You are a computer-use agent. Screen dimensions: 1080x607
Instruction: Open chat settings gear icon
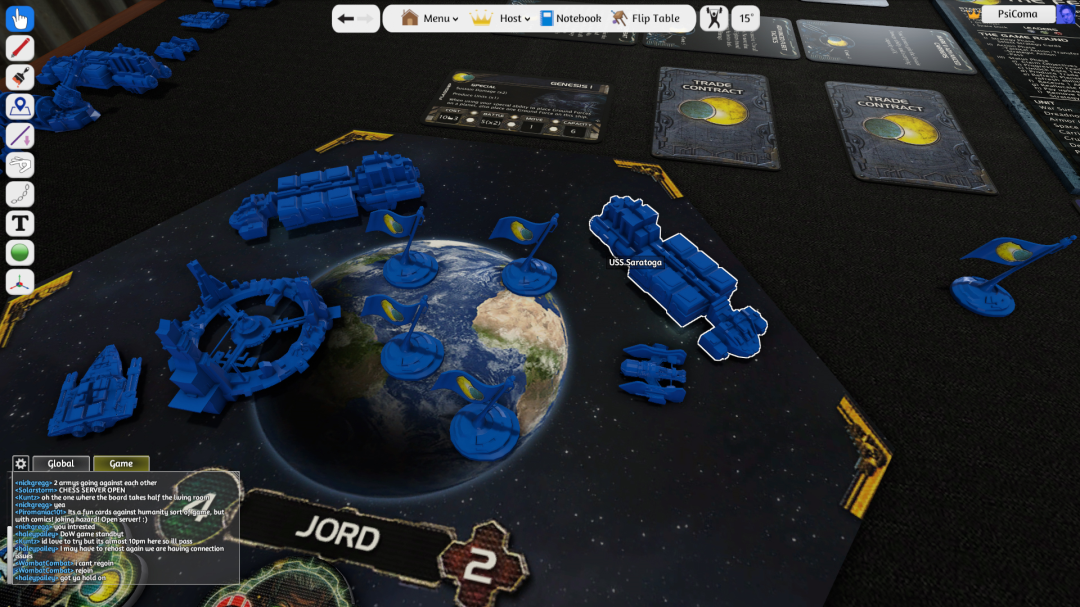coord(20,463)
